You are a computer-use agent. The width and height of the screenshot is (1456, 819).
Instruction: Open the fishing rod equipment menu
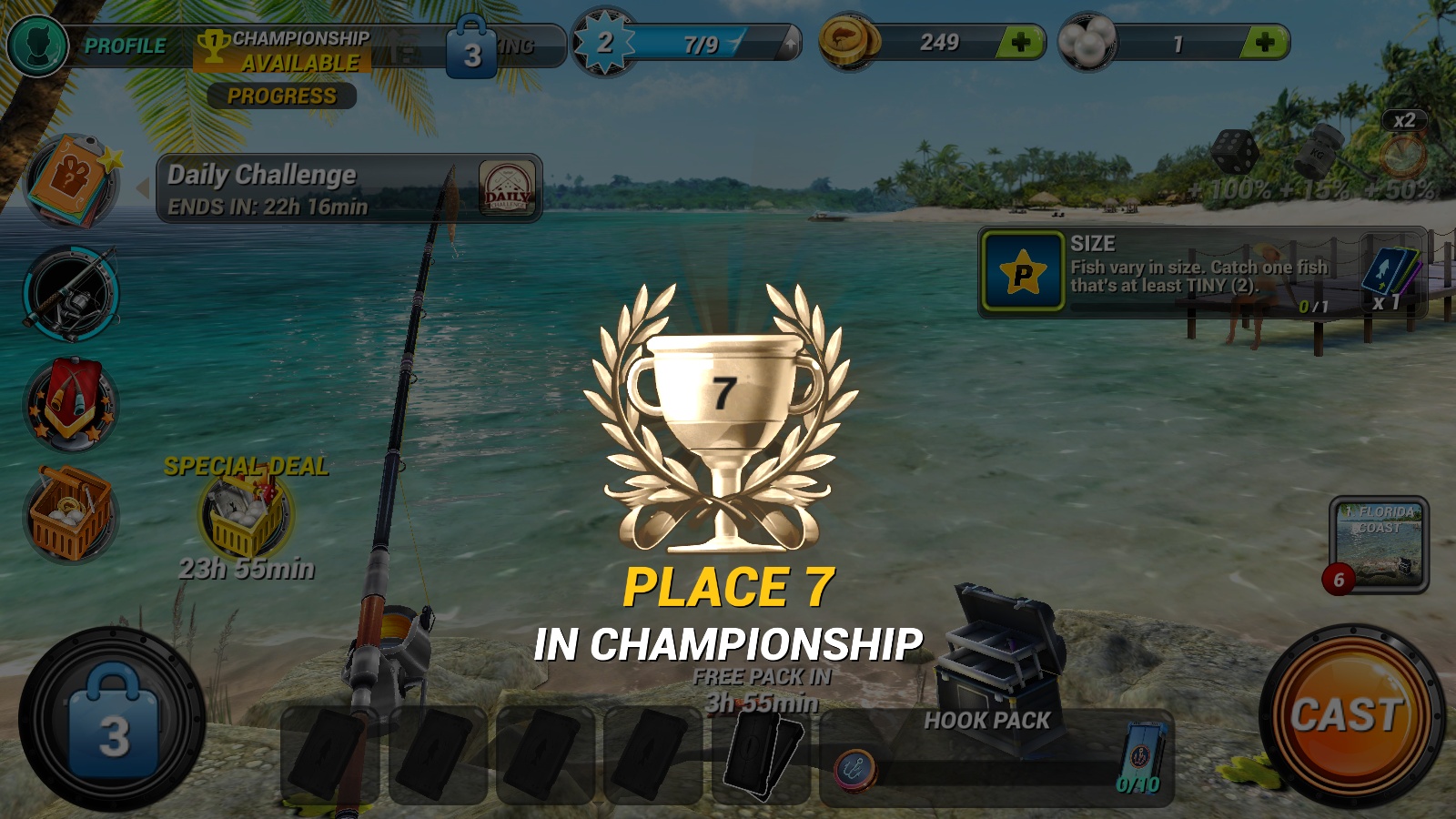pyautogui.click(x=71, y=293)
